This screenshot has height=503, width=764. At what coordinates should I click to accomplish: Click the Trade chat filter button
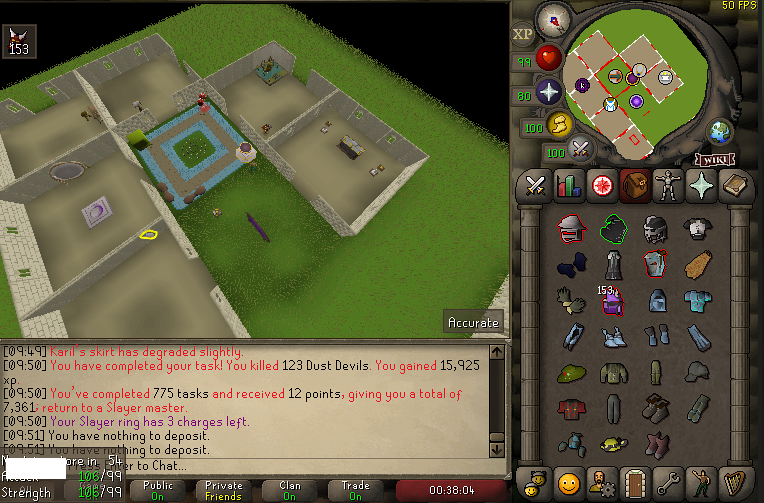(x=354, y=490)
